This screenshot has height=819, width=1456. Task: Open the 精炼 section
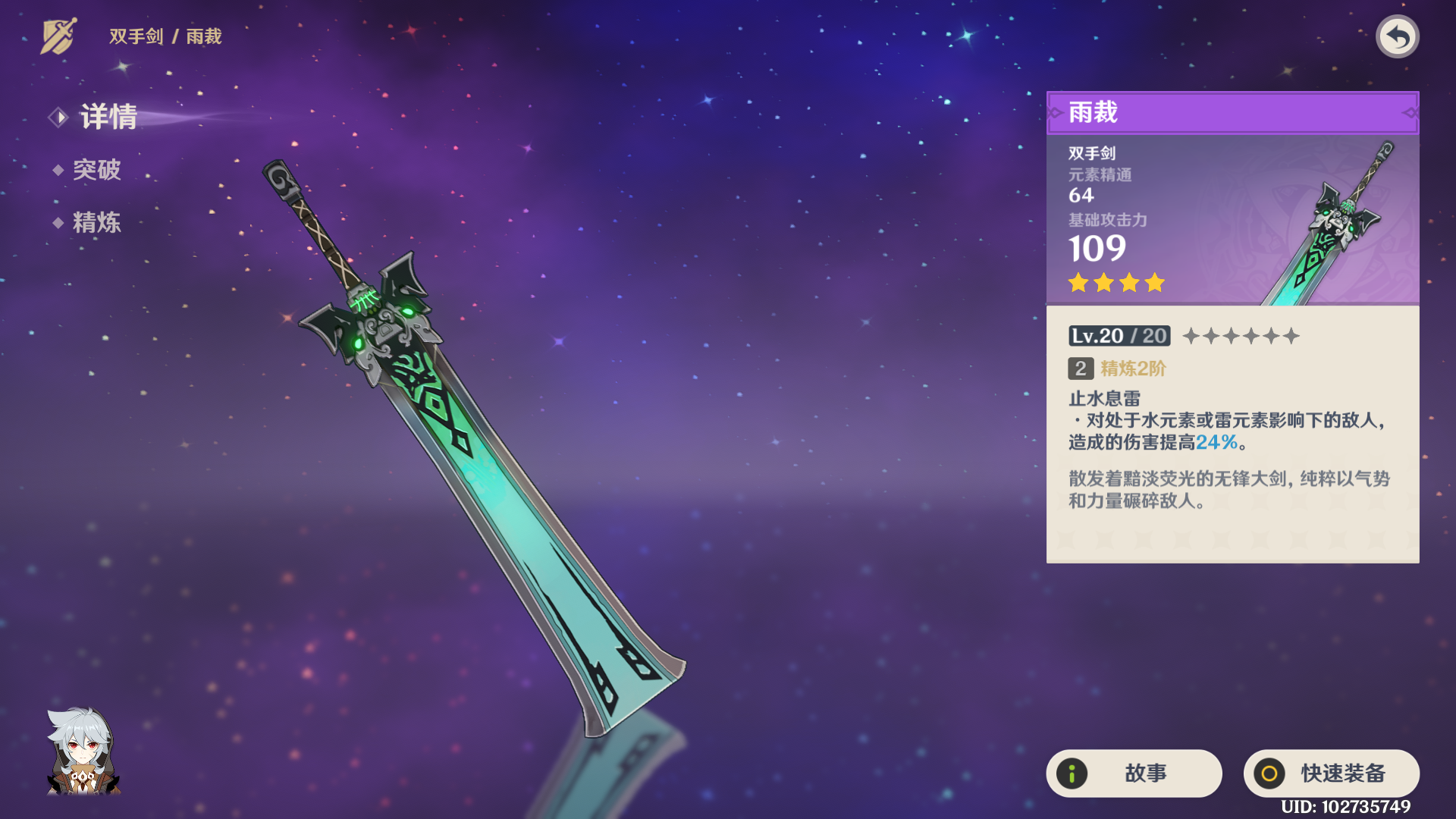coord(99,223)
